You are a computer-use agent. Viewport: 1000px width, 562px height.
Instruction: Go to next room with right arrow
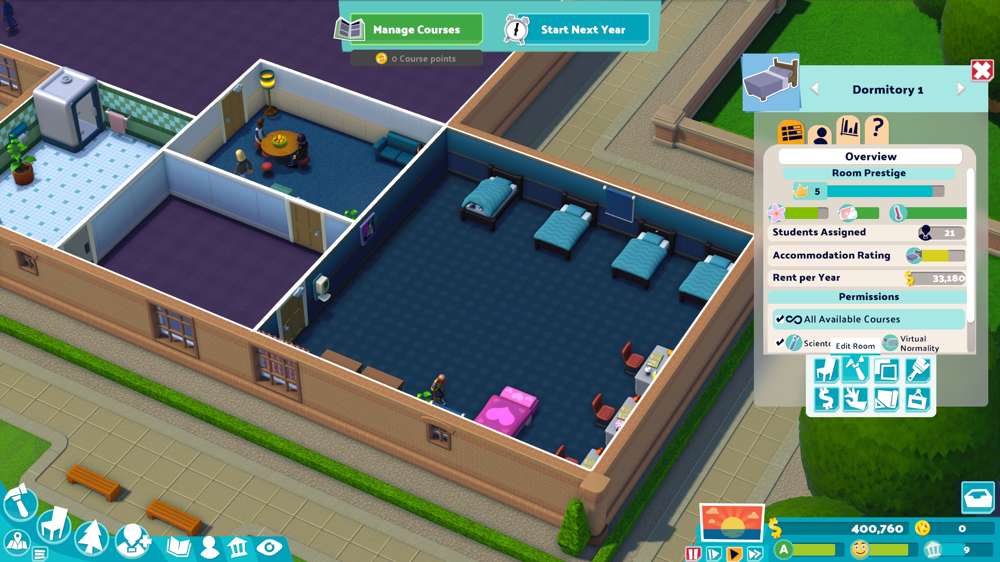[960, 89]
